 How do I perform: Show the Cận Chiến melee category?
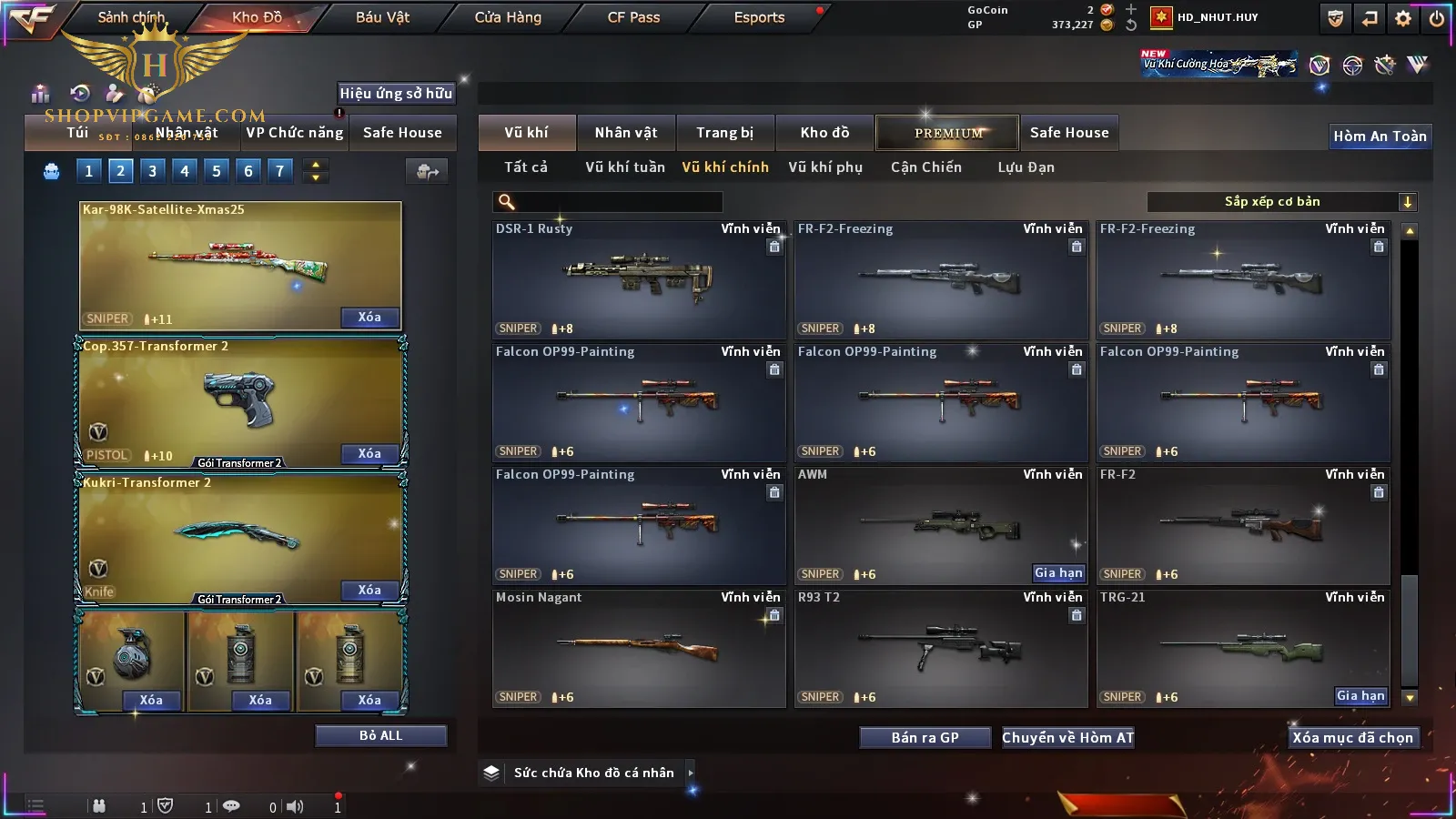(x=925, y=167)
